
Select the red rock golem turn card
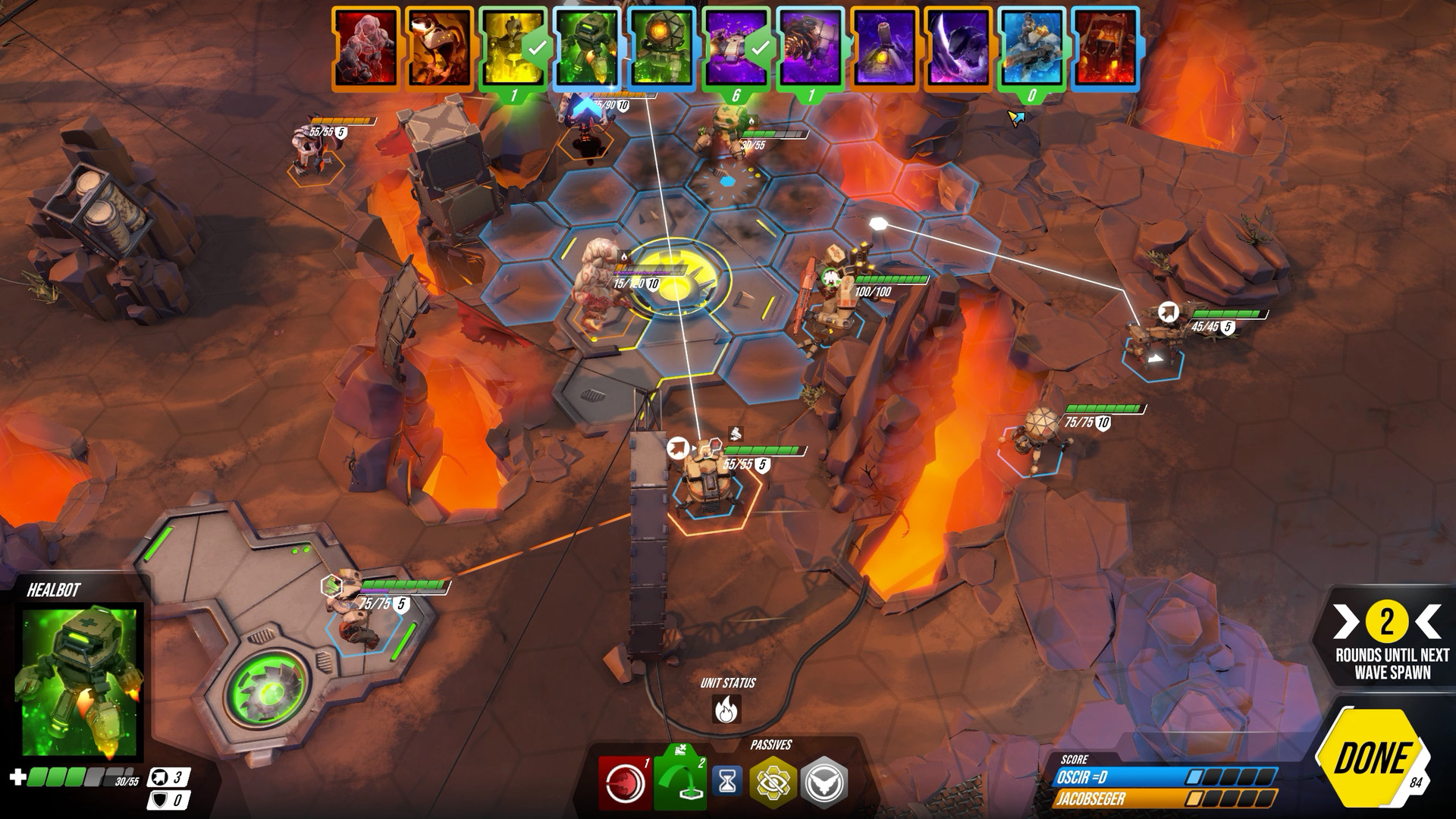point(366,47)
